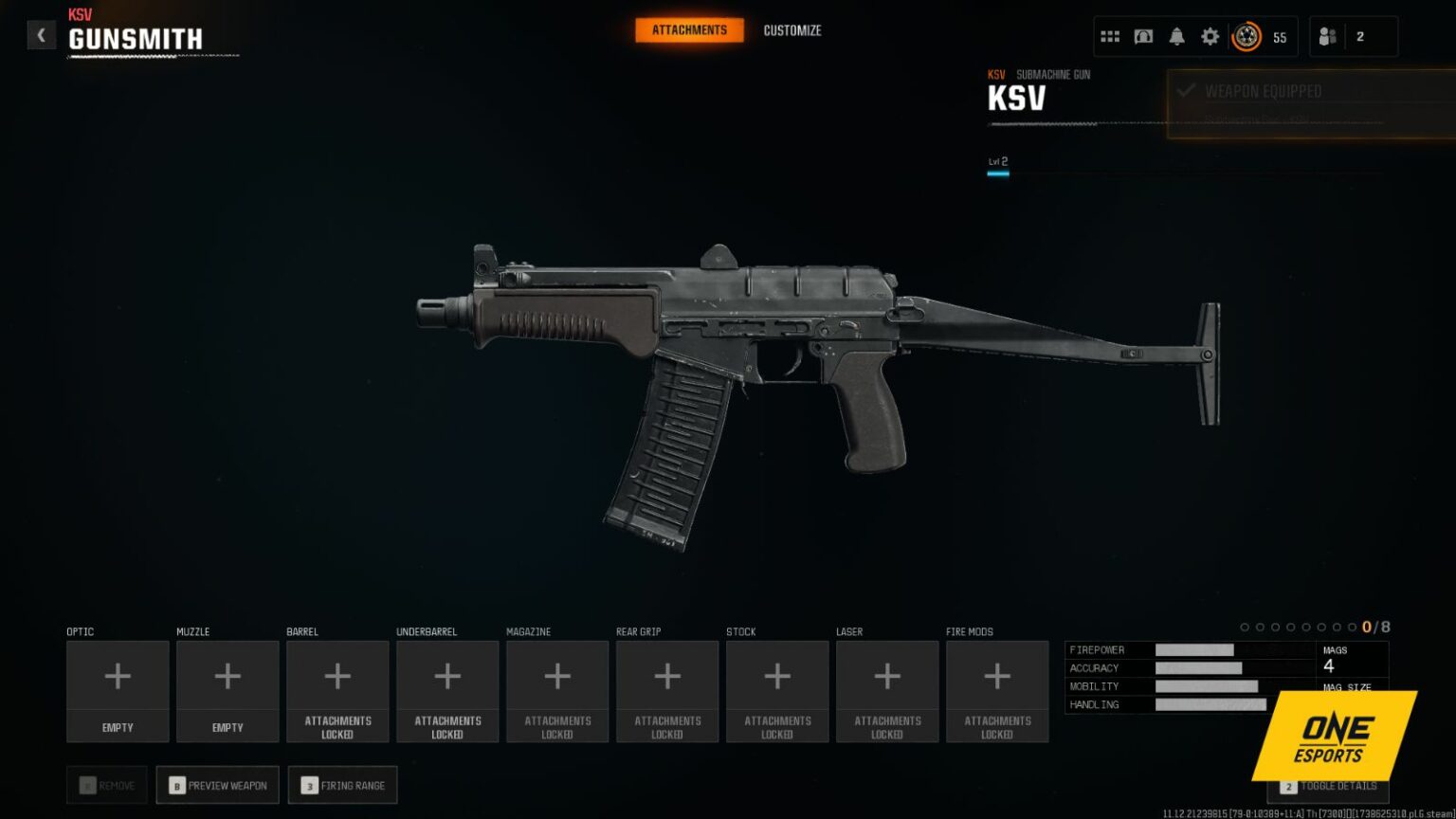The image size is (1456, 819).
Task: Switch to the Customize tab
Action: tap(792, 29)
